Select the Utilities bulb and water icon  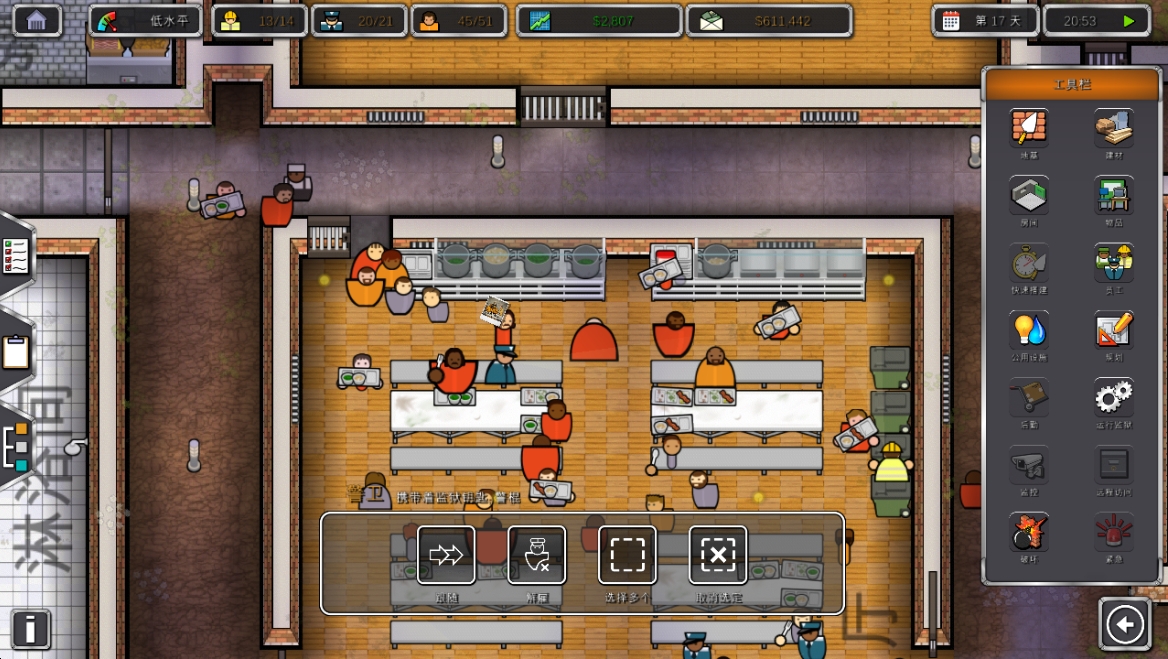(1029, 330)
